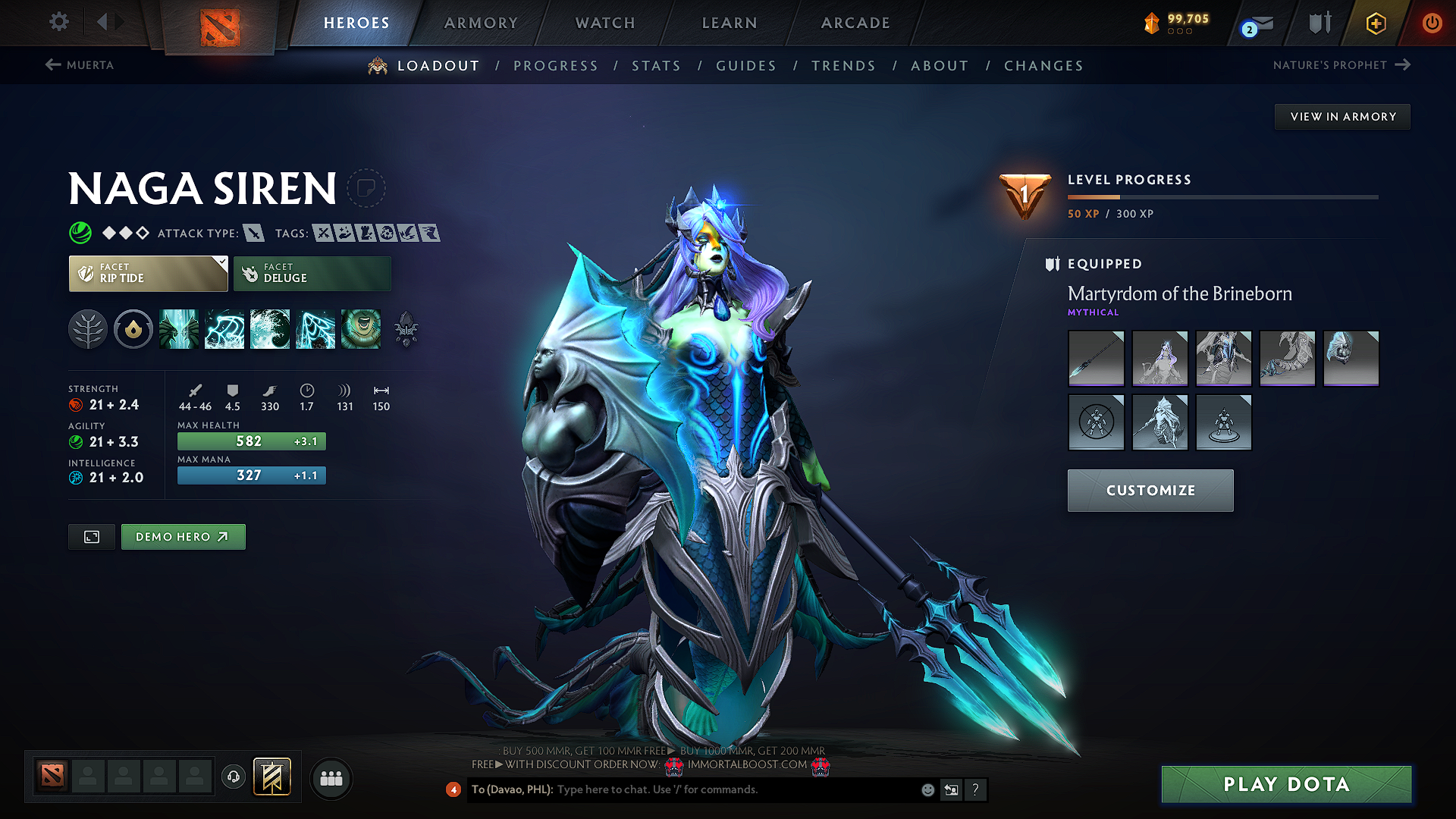Screen dimensions: 1456x819
Task: Open the talent tree icon
Action: 89,329
